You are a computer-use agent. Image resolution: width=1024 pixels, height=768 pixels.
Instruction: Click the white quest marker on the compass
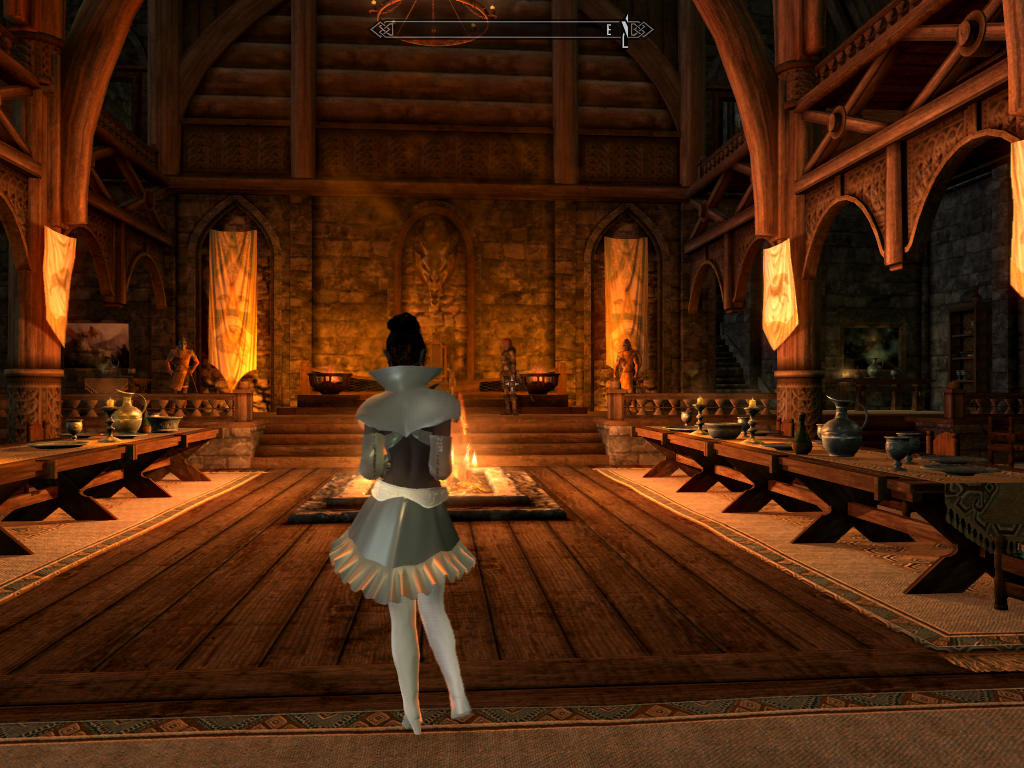coord(625,31)
